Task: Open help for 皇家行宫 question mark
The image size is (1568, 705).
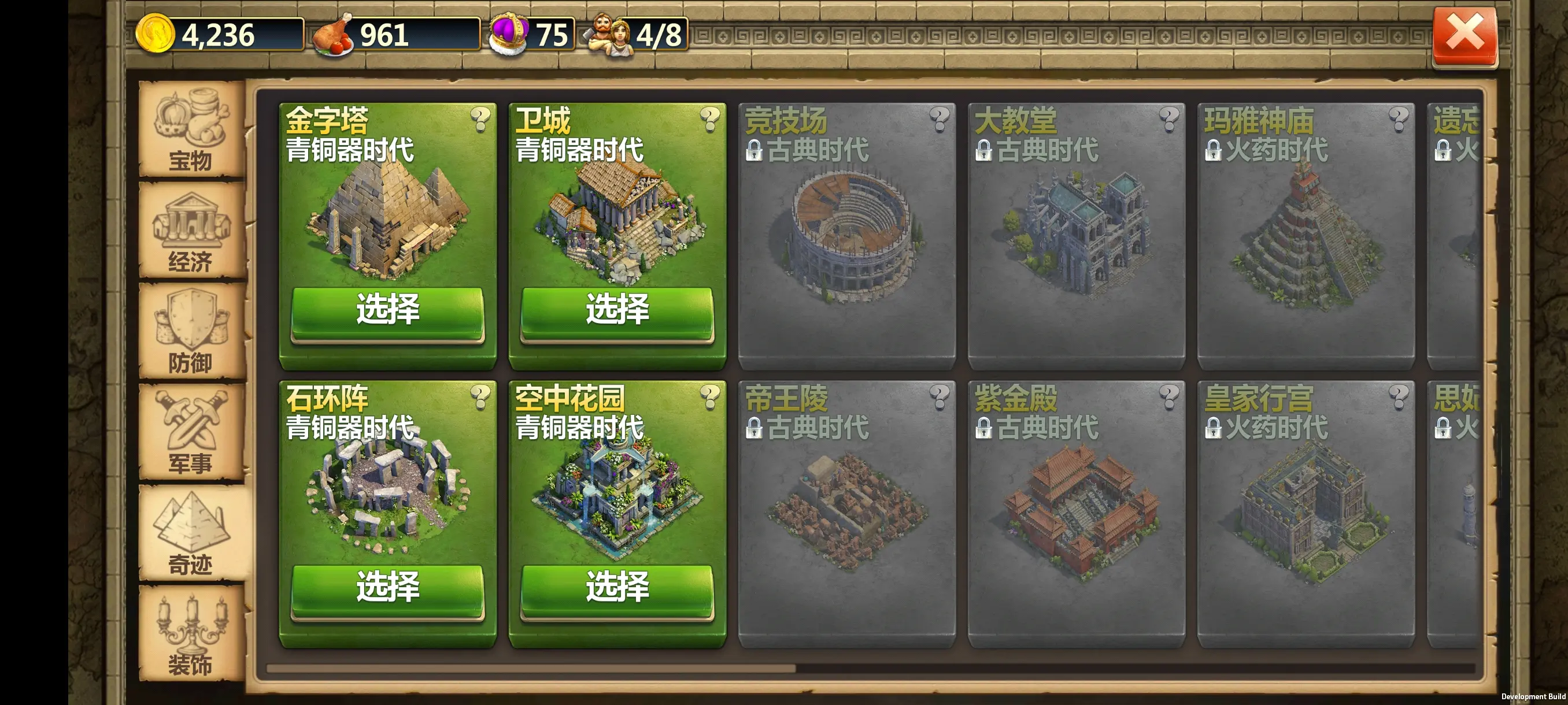Action: pos(1398,396)
